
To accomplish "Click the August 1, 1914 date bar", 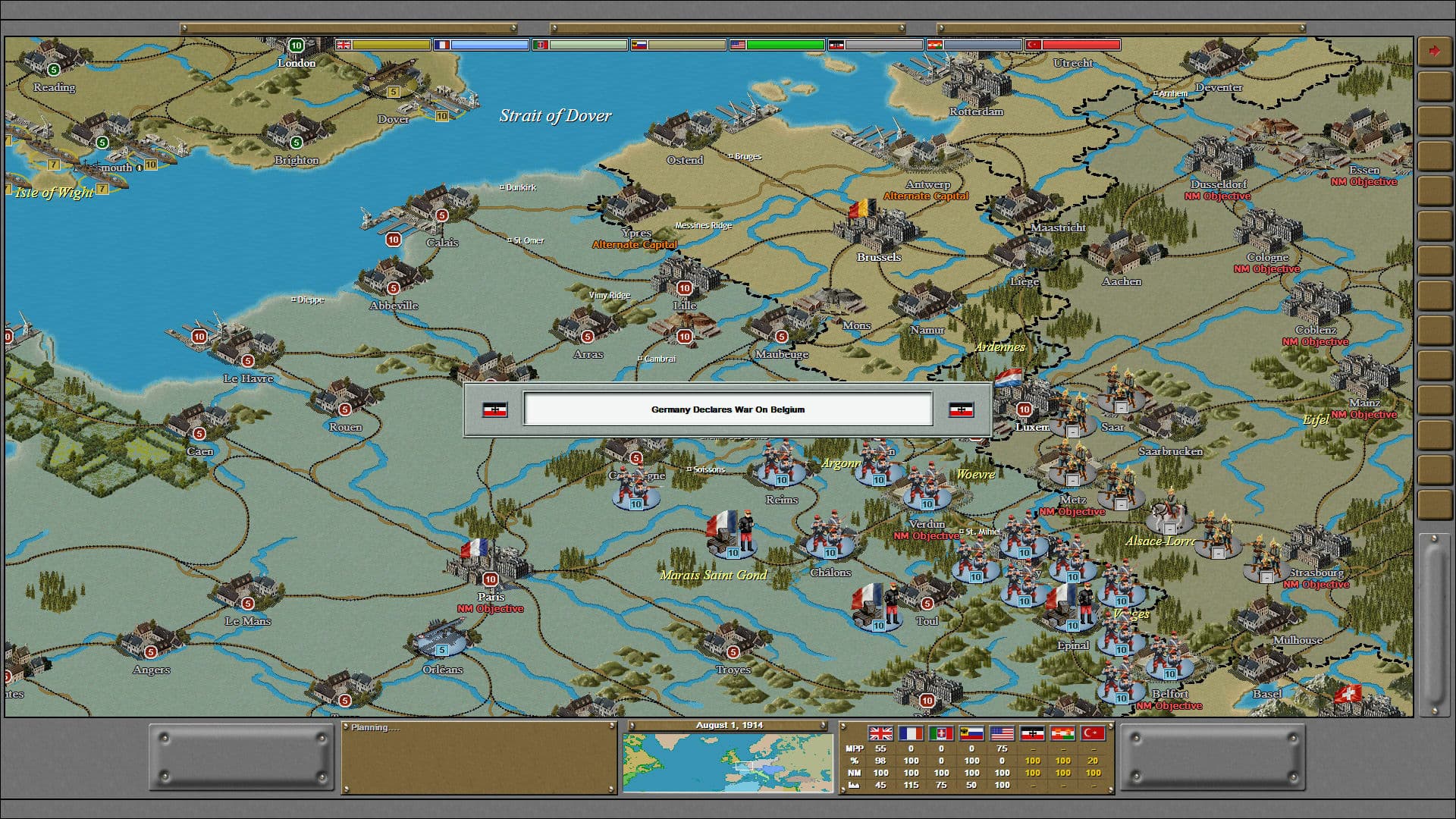I will (726, 724).
